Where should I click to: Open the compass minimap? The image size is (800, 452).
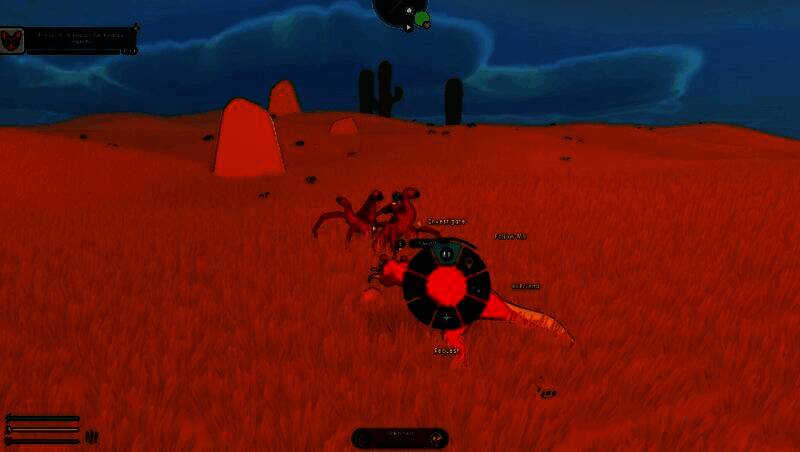click(402, 12)
